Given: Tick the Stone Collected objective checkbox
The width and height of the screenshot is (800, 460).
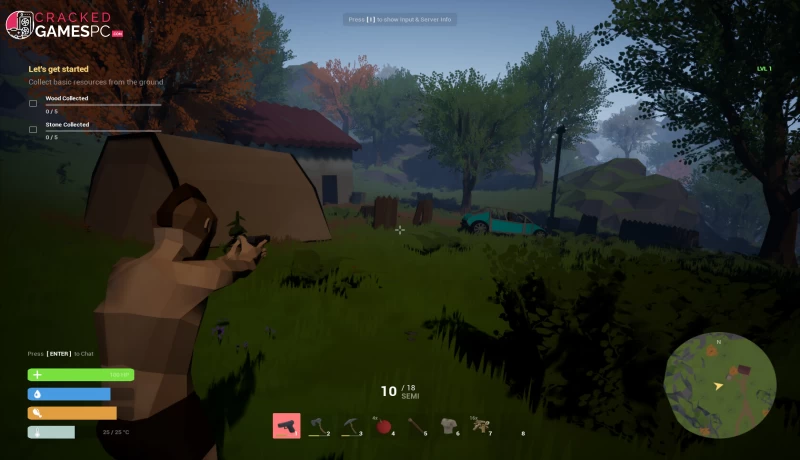Looking at the screenshot, I should tap(33, 130).
